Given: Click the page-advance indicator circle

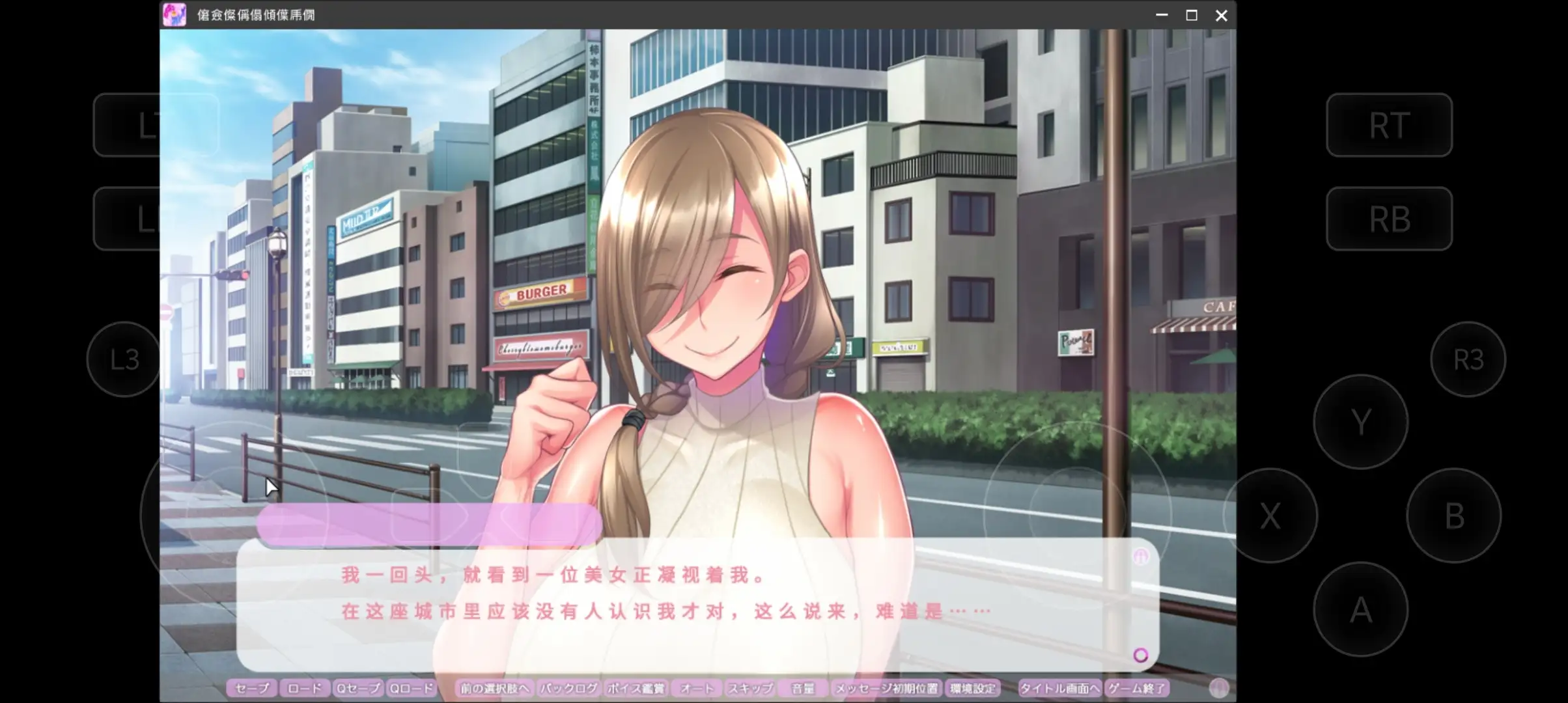Looking at the screenshot, I should [1141, 655].
